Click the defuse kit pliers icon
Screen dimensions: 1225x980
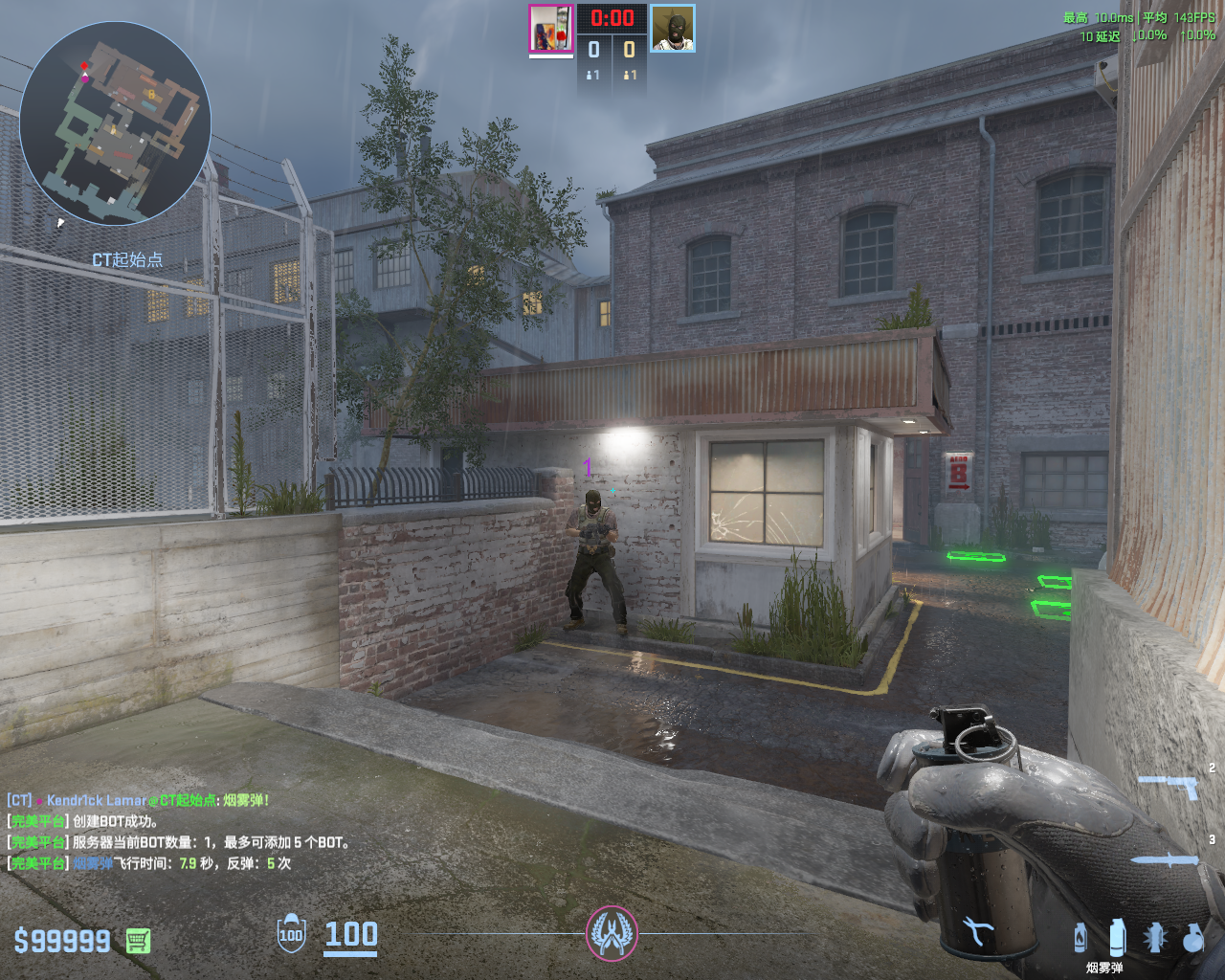pos(977,930)
